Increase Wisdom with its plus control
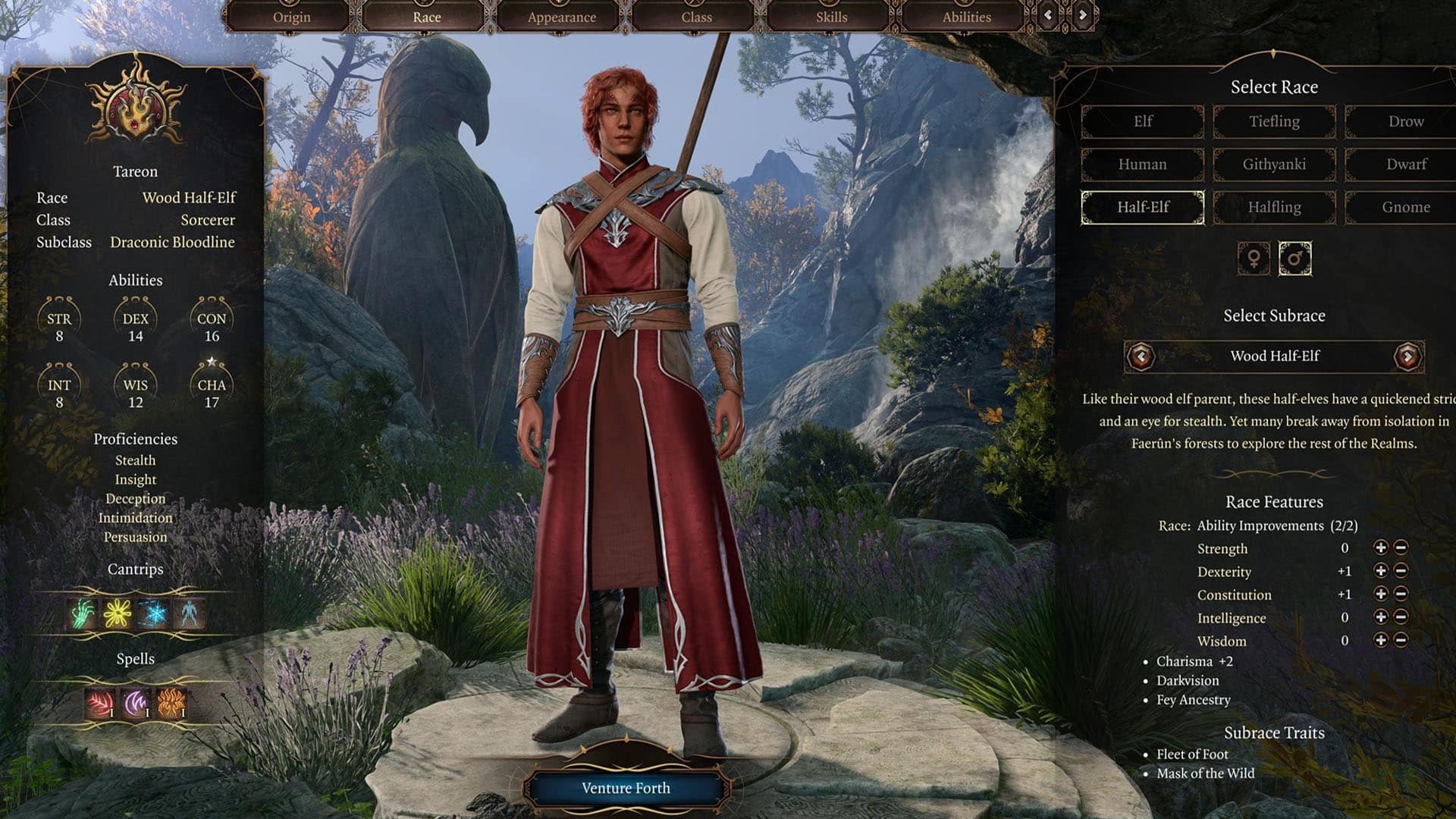Viewport: 1456px width, 819px height. tap(1382, 641)
